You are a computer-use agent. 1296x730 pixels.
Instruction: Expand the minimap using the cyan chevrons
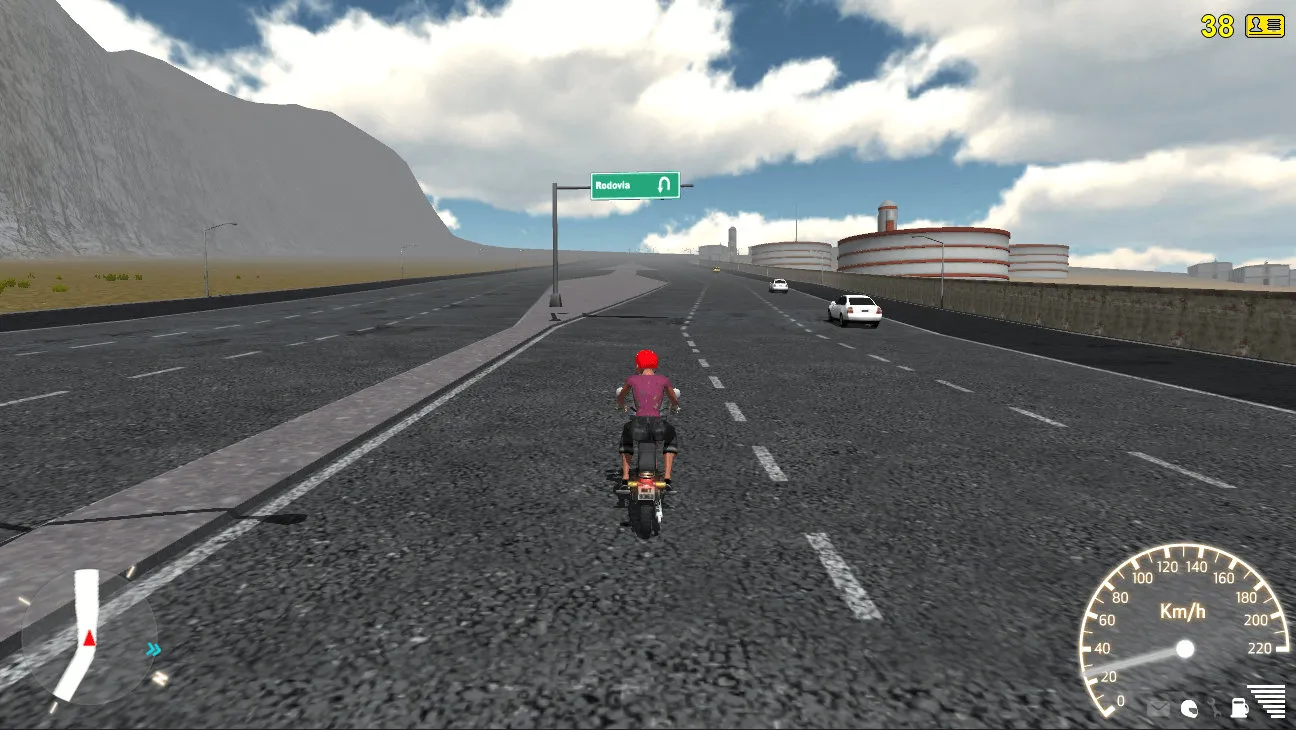pyautogui.click(x=152, y=648)
